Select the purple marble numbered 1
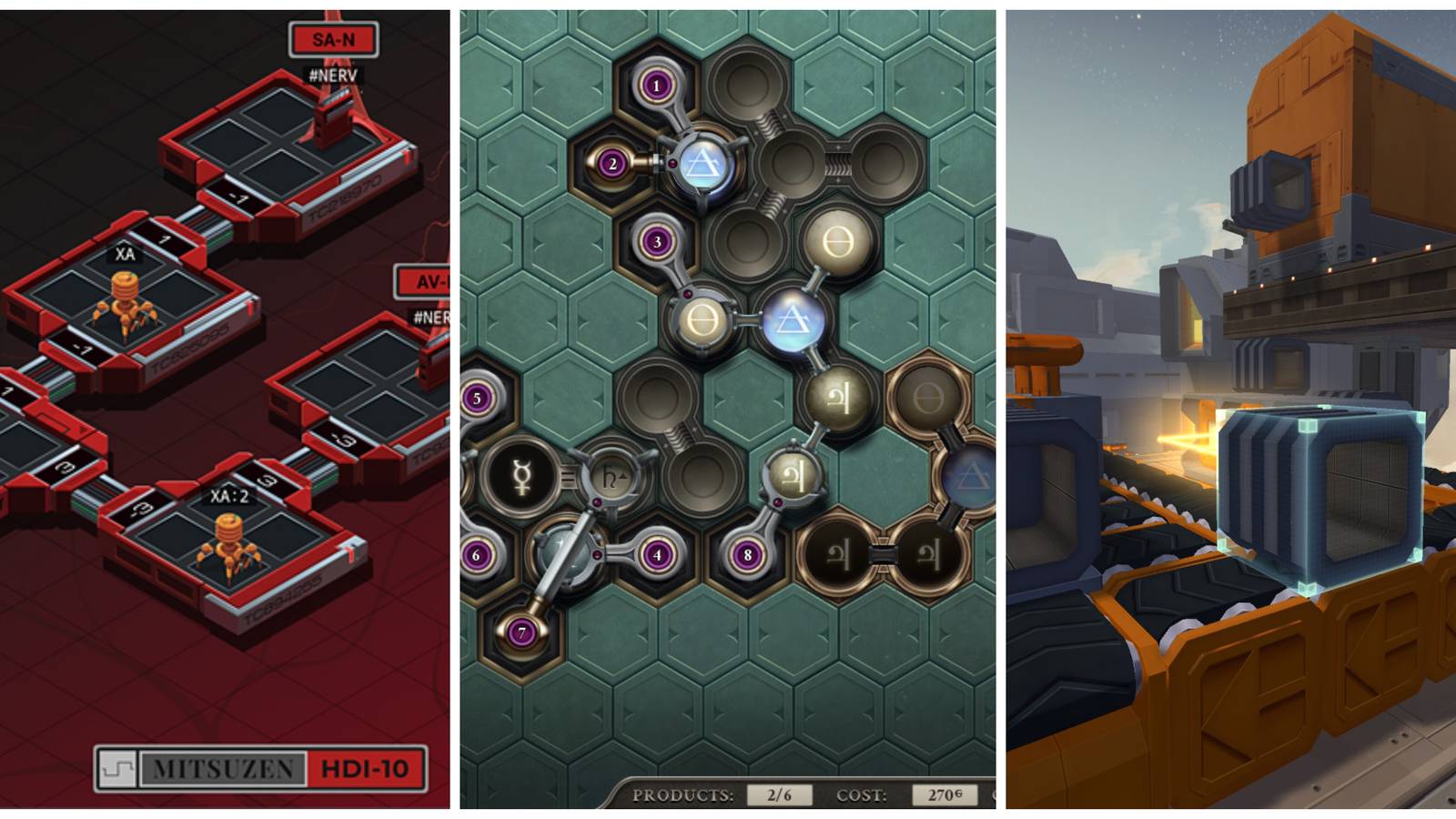The width and height of the screenshot is (1456, 819). pyautogui.click(x=657, y=84)
